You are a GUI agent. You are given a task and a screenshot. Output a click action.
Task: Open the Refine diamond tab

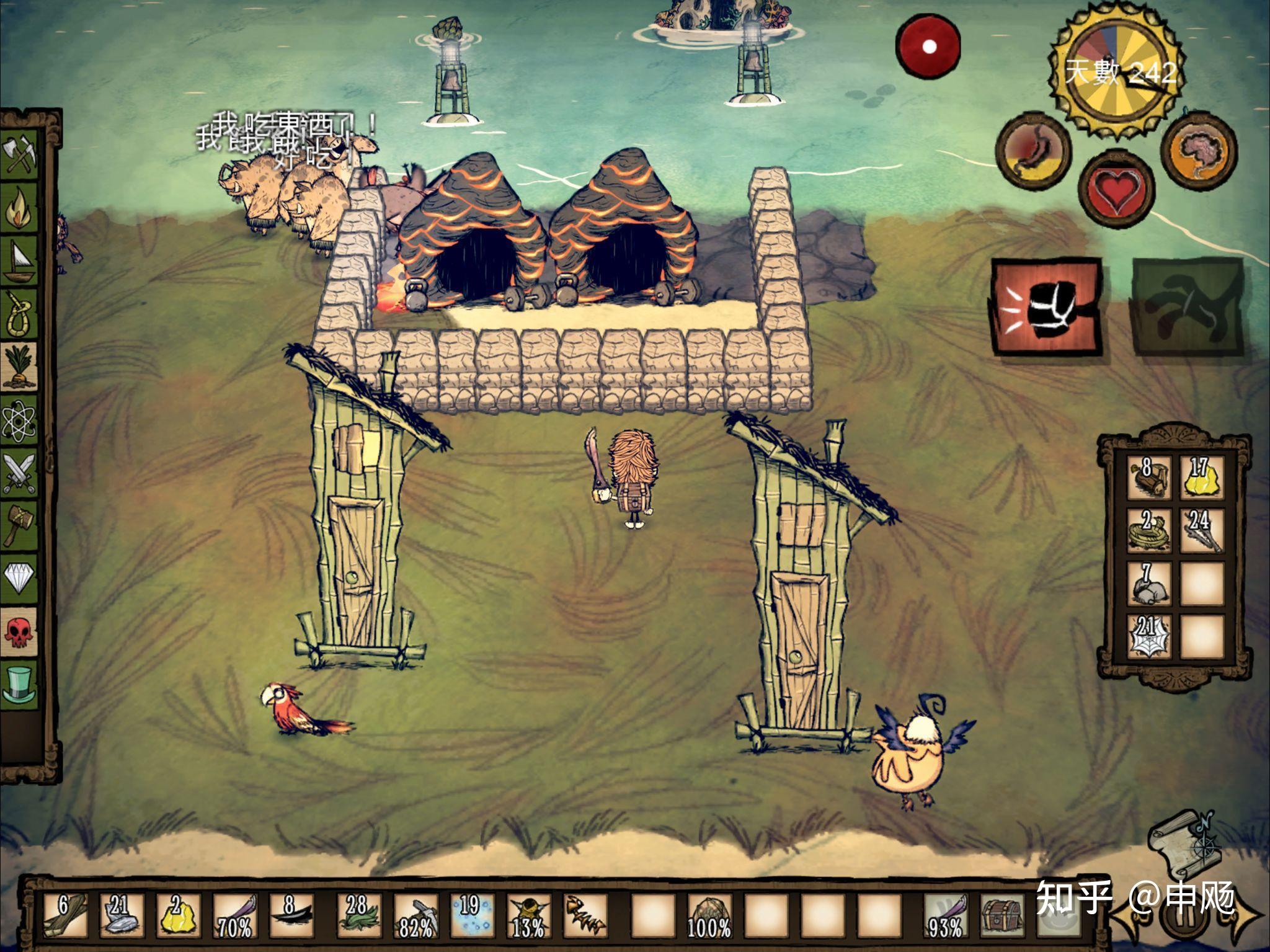pyautogui.click(x=20, y=578)
